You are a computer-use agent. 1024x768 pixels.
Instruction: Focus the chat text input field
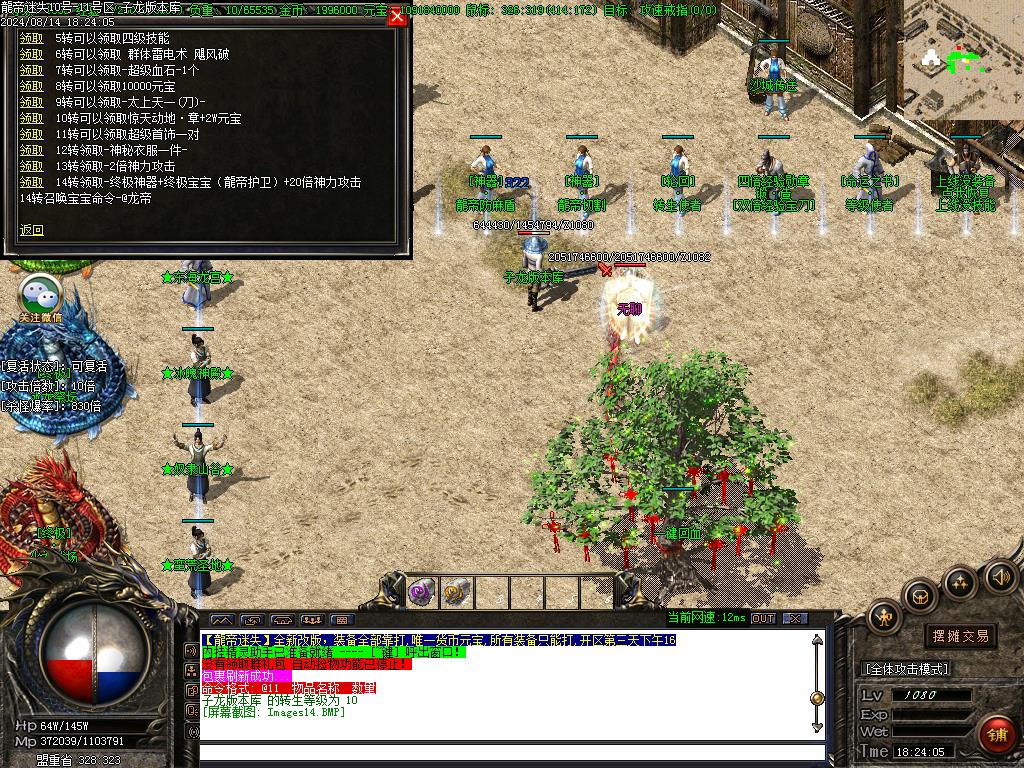[x=510, y=753]
